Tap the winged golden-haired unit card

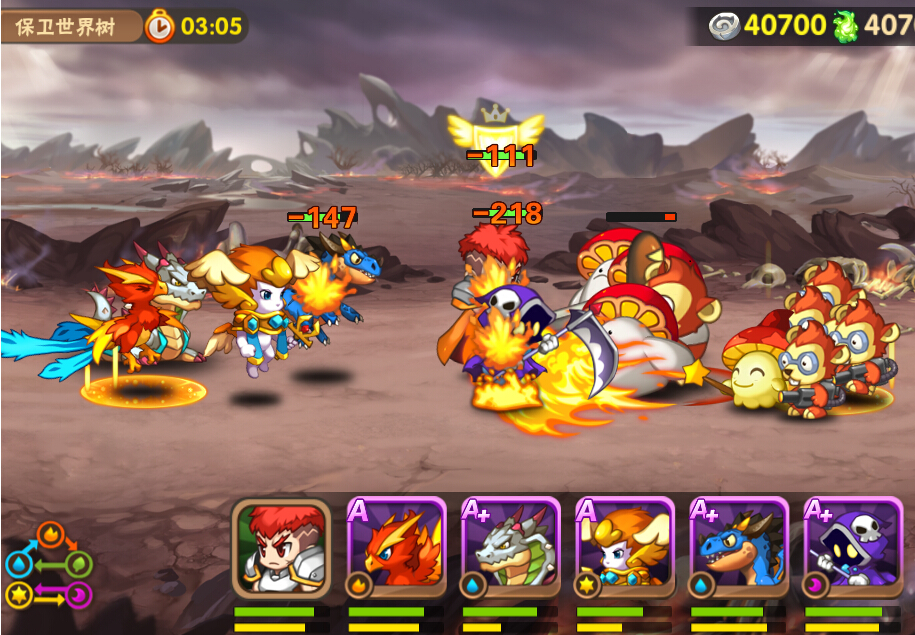[625, 547]
